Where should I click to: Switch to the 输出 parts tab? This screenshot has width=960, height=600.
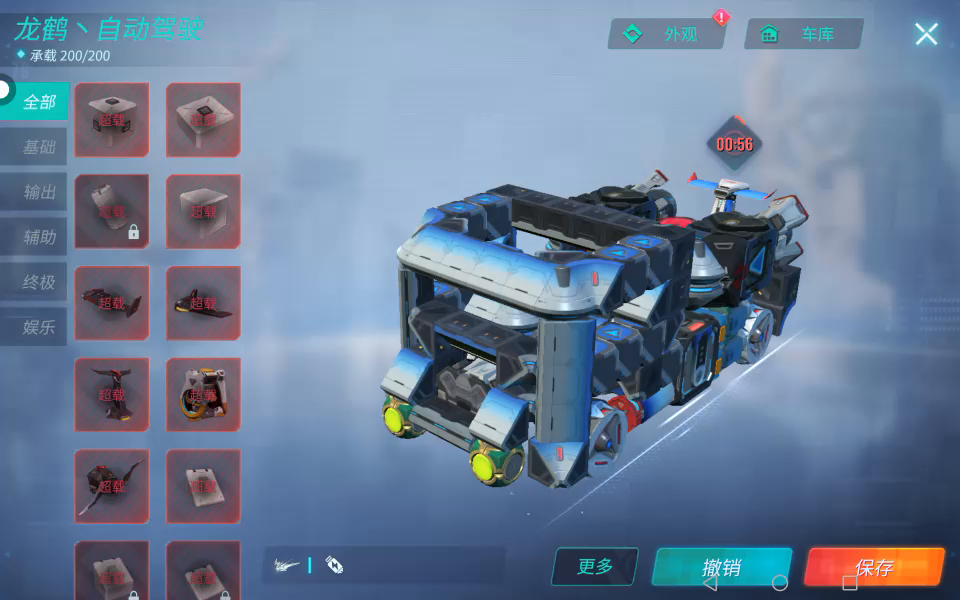tap(38, 192)
